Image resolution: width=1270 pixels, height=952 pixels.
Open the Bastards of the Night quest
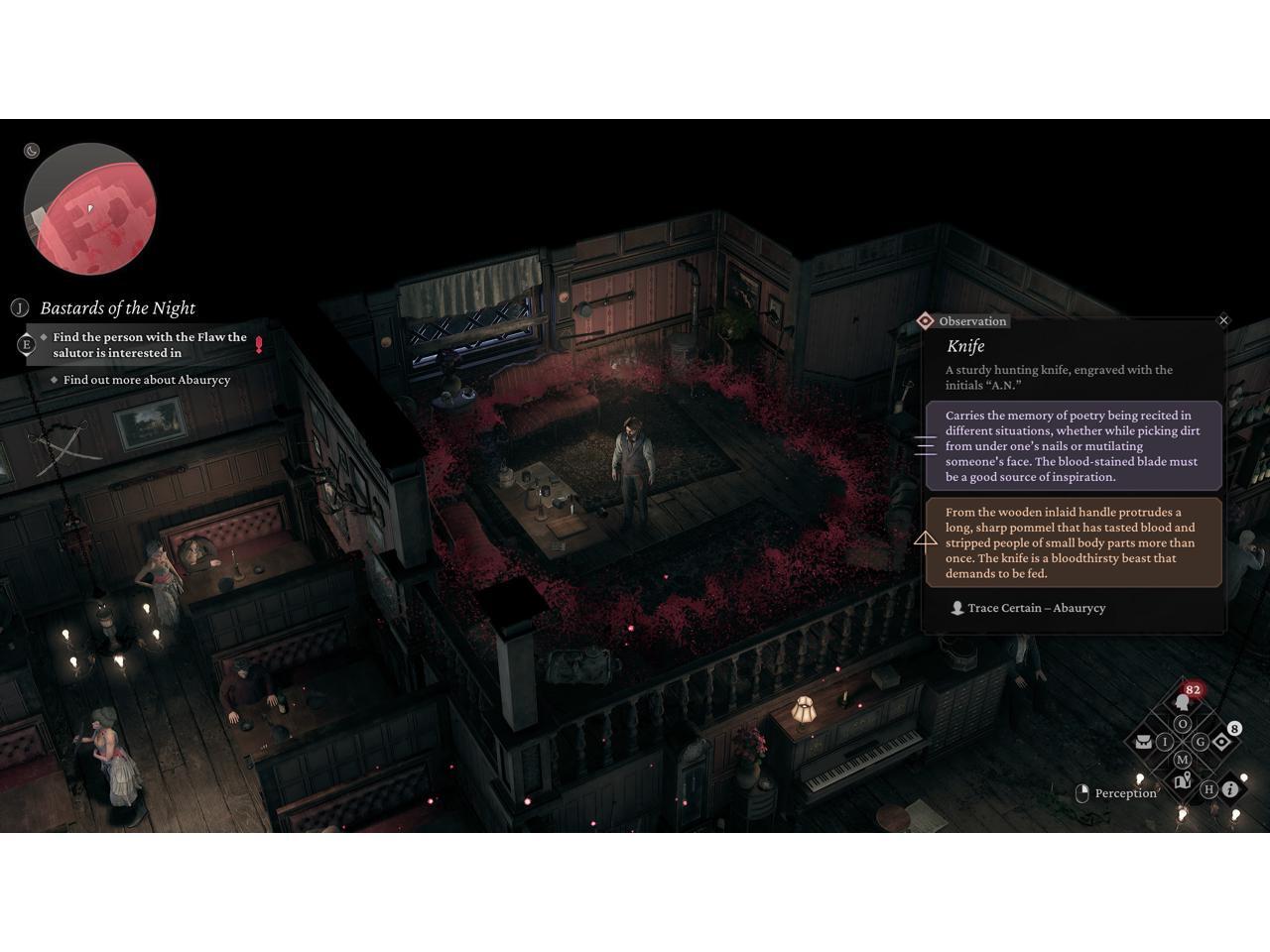[x=117, y=308]
